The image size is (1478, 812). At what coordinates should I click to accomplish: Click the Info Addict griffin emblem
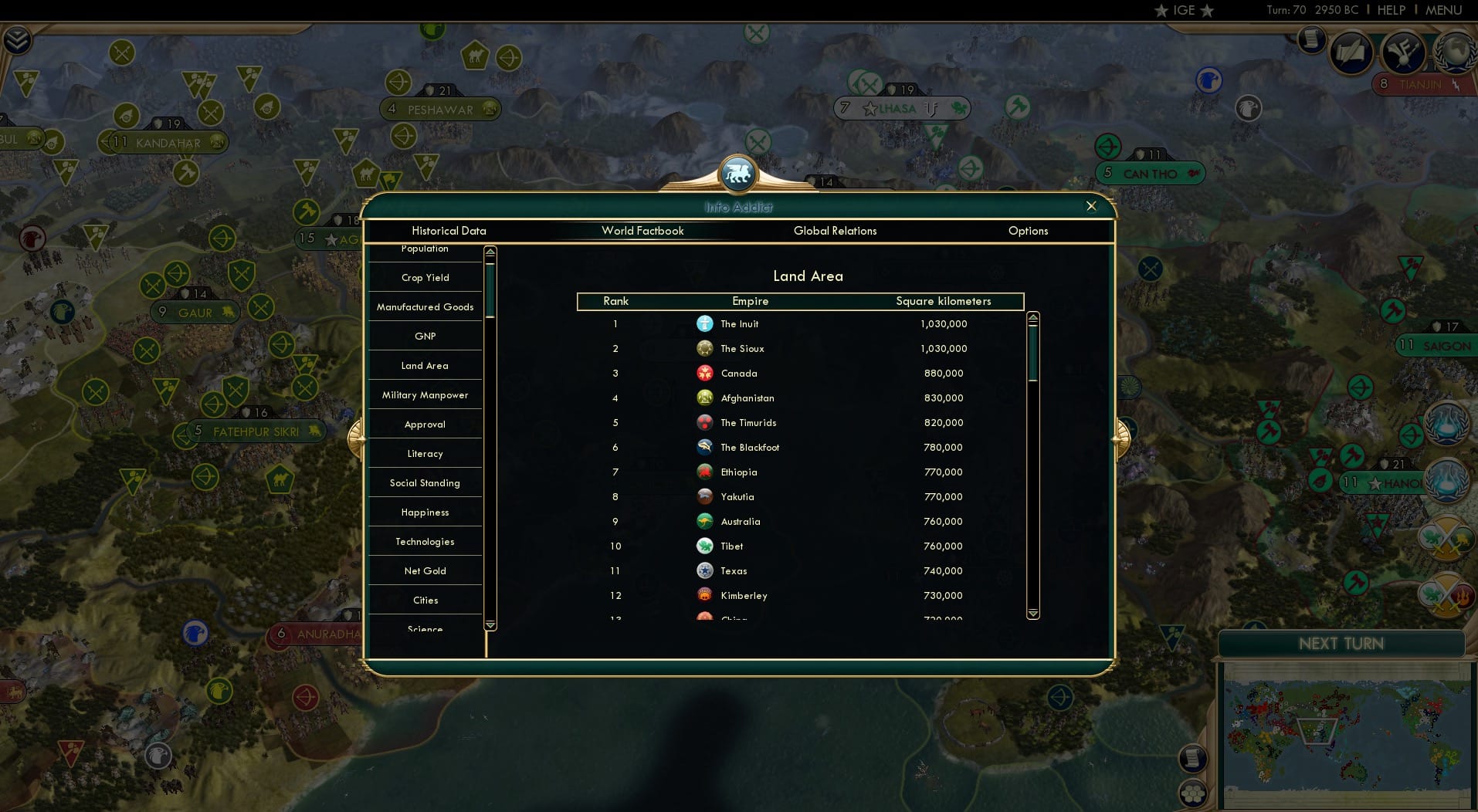pos(738,173)
